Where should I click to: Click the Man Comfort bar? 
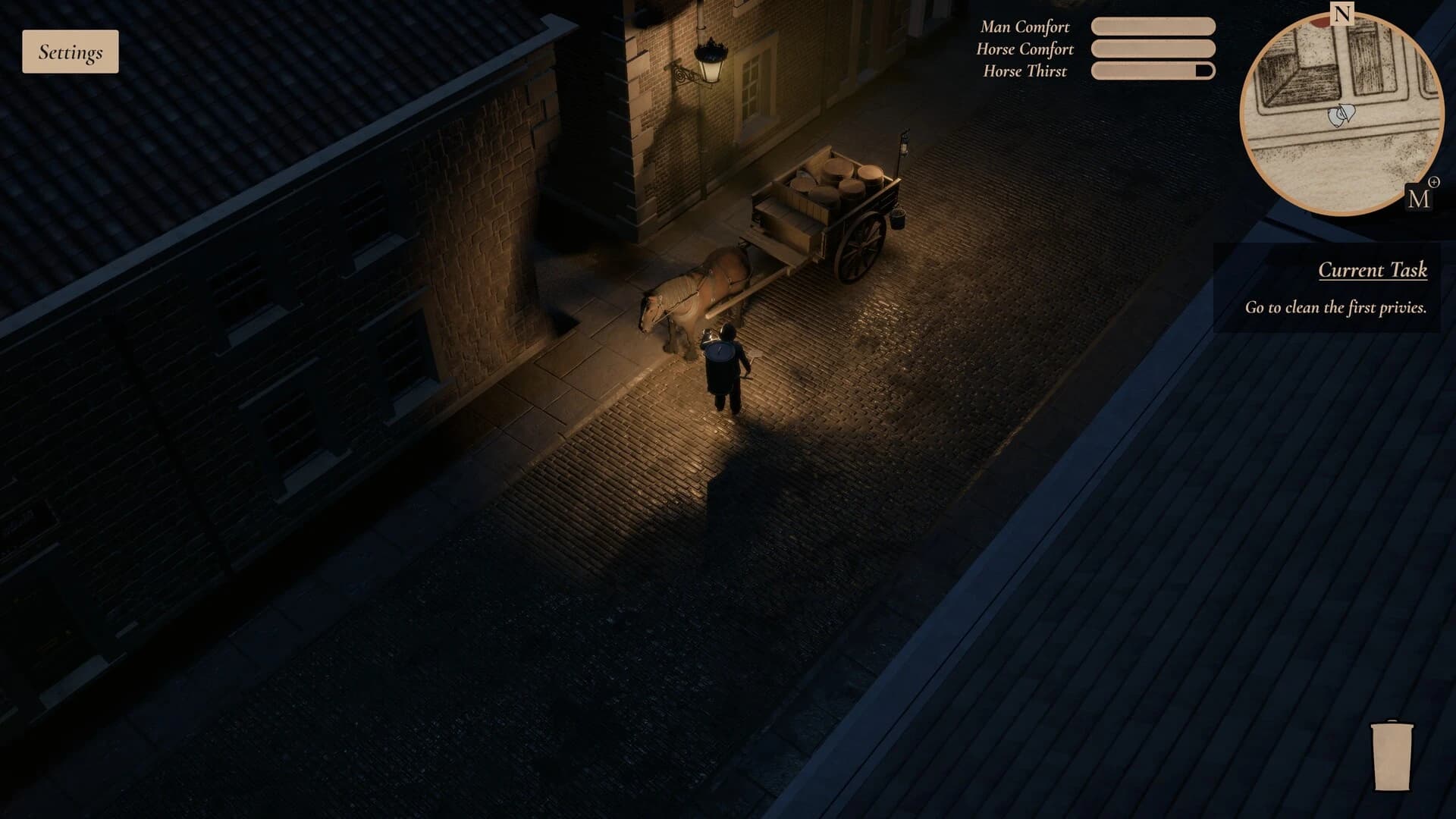click(1153, 27)
